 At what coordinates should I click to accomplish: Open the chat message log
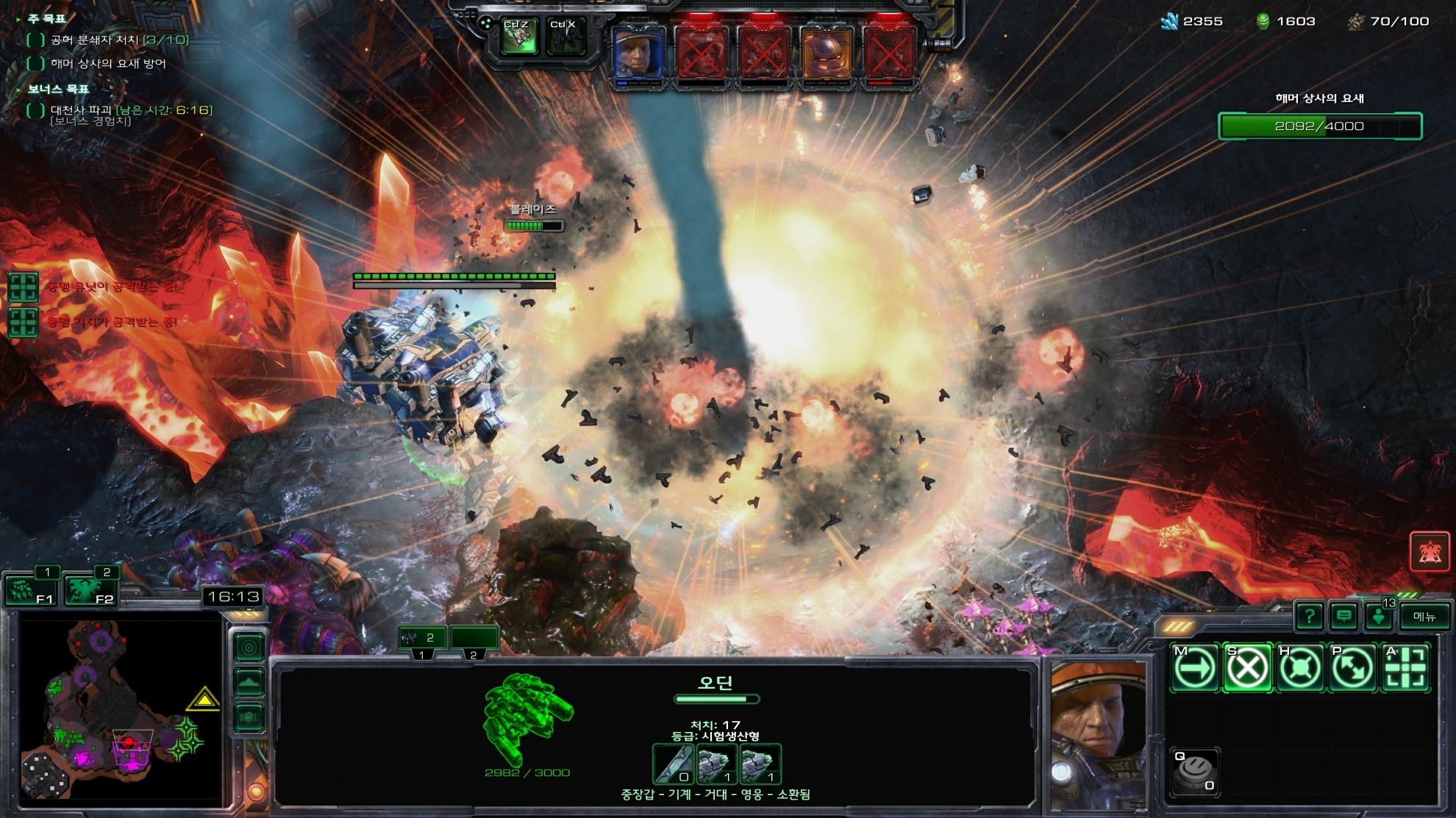(1344, 617)
